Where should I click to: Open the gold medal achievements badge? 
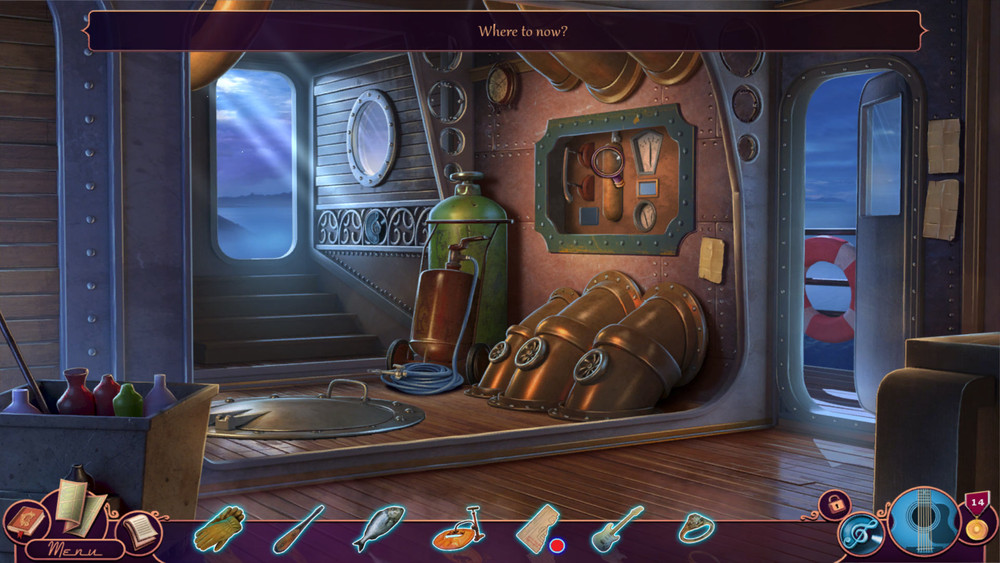[976, 517]
